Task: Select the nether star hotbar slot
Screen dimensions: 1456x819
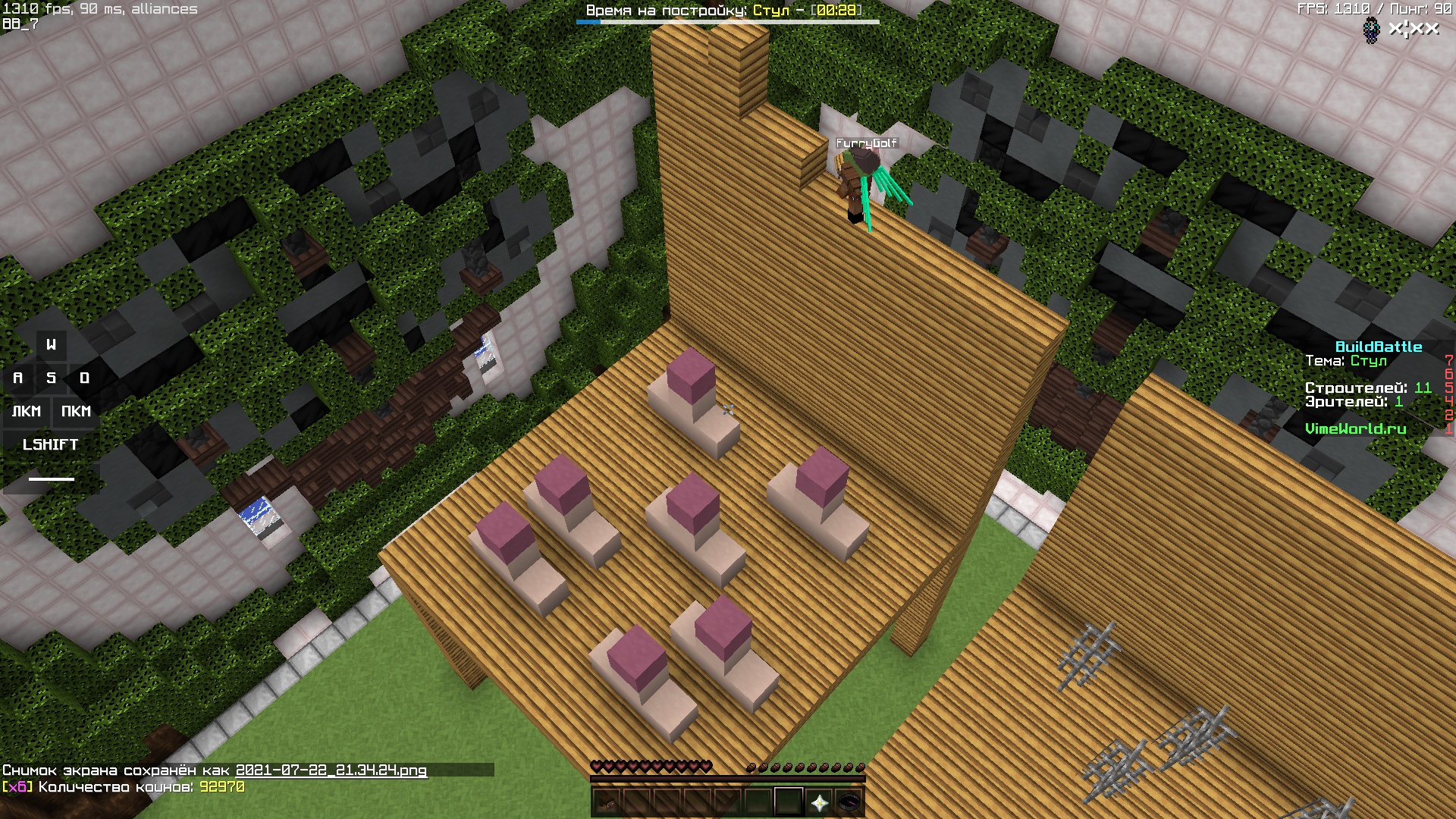Action: coord(819,802)
